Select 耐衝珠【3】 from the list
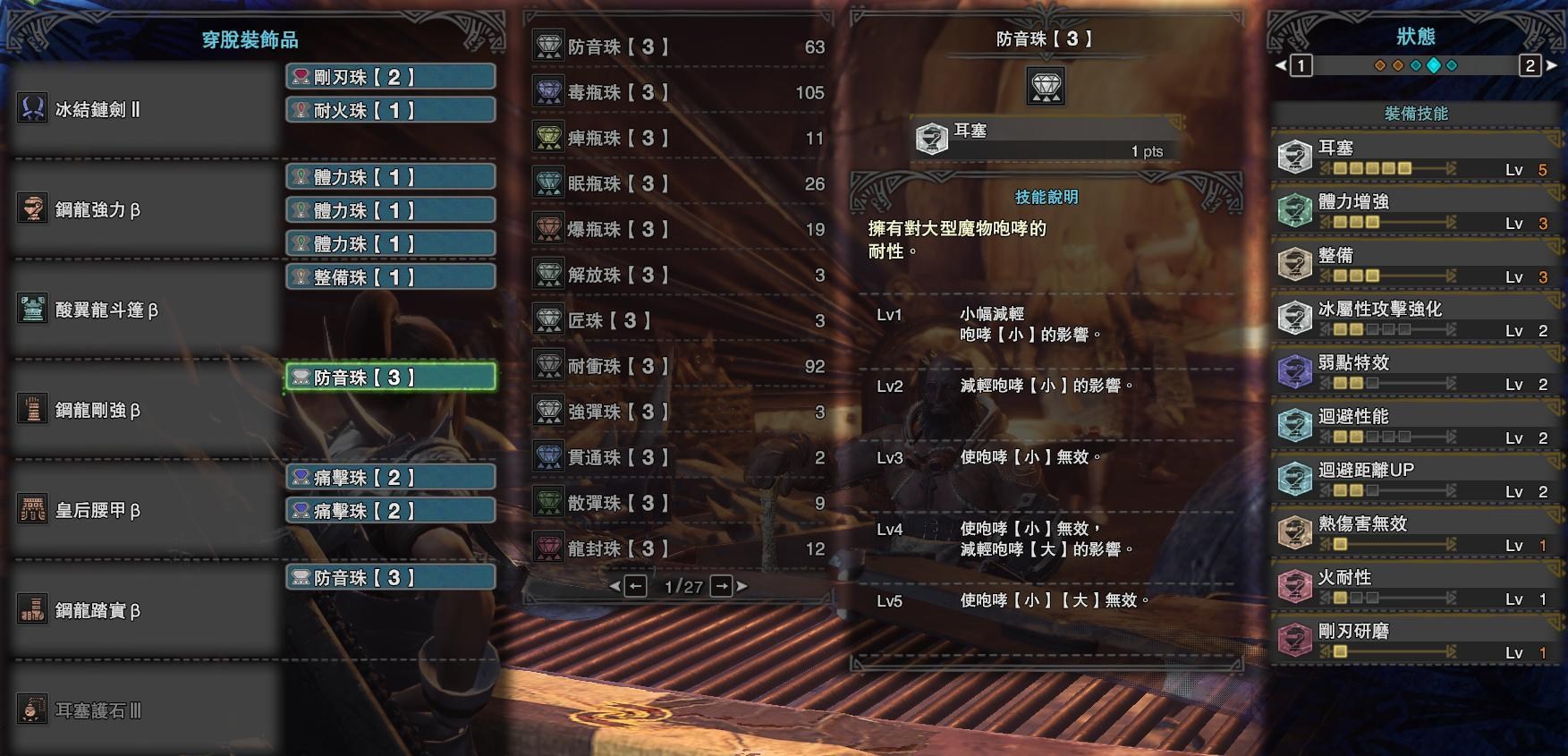Screen dimensions: 1568x756 678,366
